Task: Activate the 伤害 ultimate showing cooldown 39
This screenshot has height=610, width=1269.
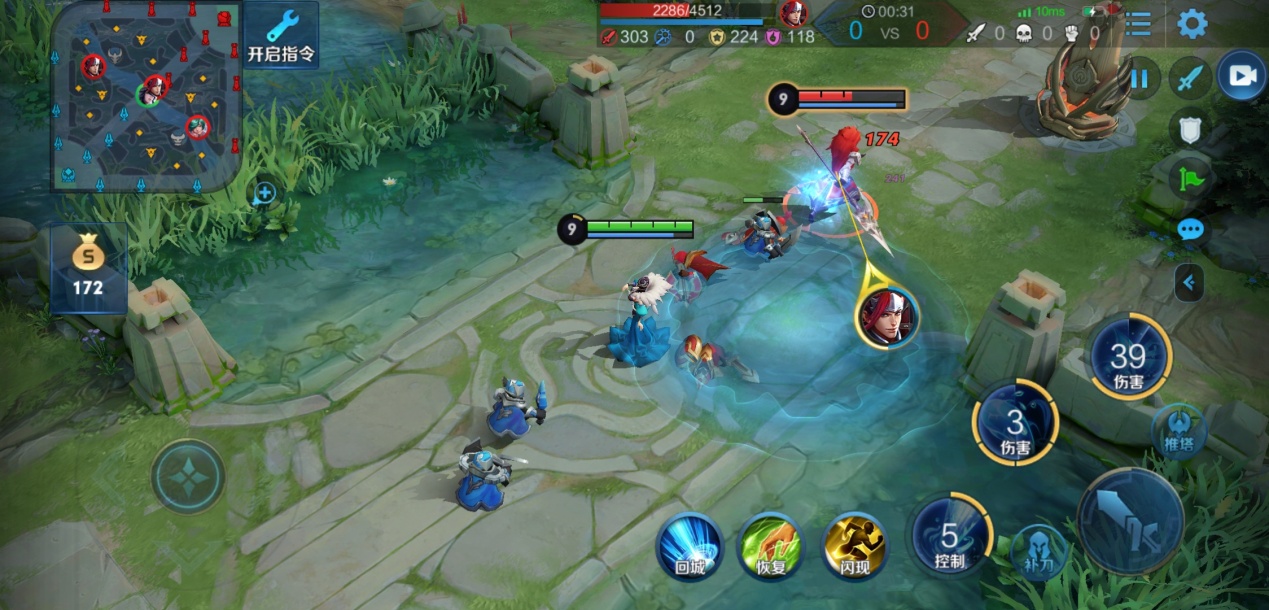Action: [x=1128, y=358]
